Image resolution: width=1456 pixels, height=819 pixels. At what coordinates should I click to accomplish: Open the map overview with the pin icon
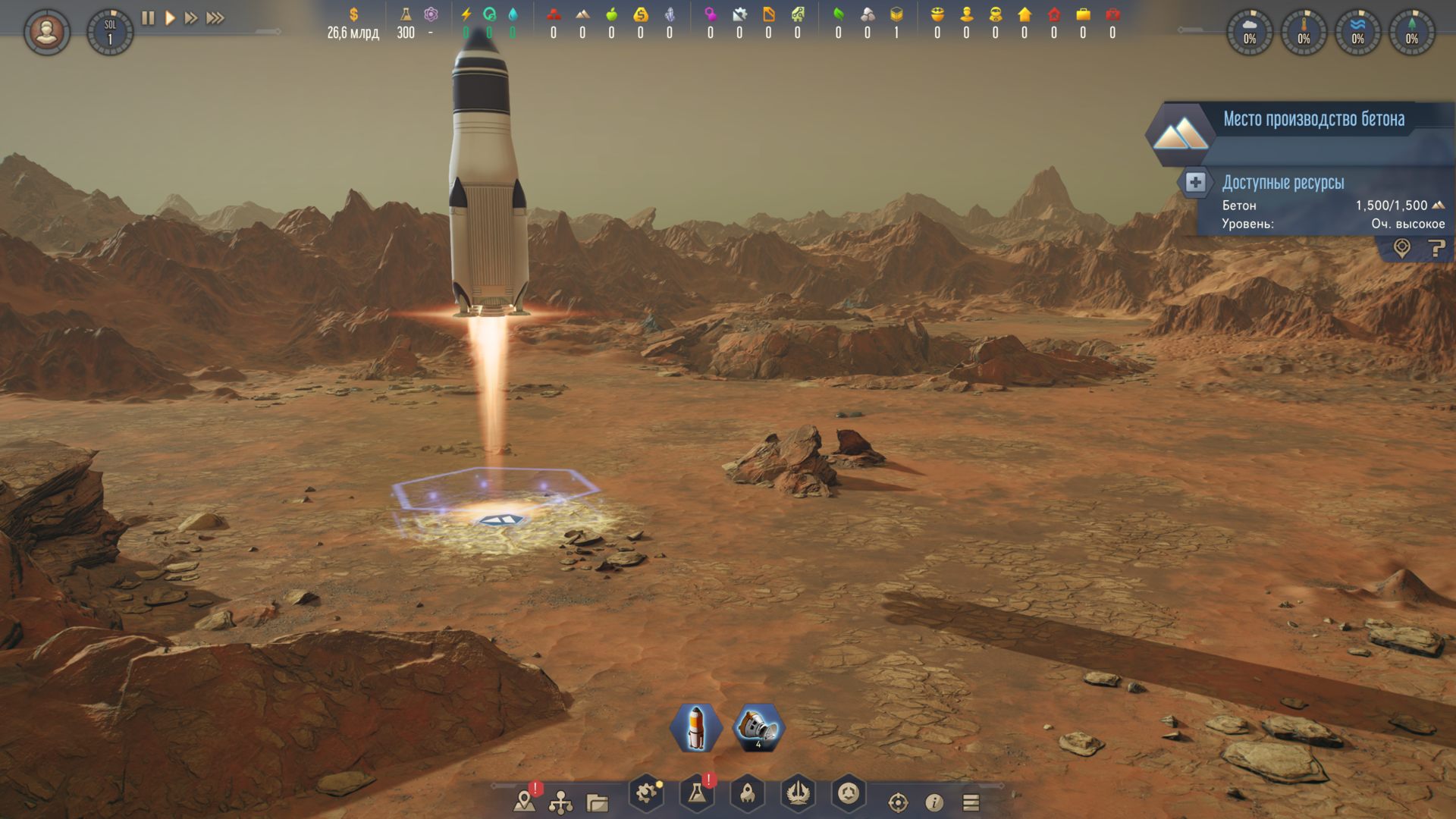pos(524,801)
